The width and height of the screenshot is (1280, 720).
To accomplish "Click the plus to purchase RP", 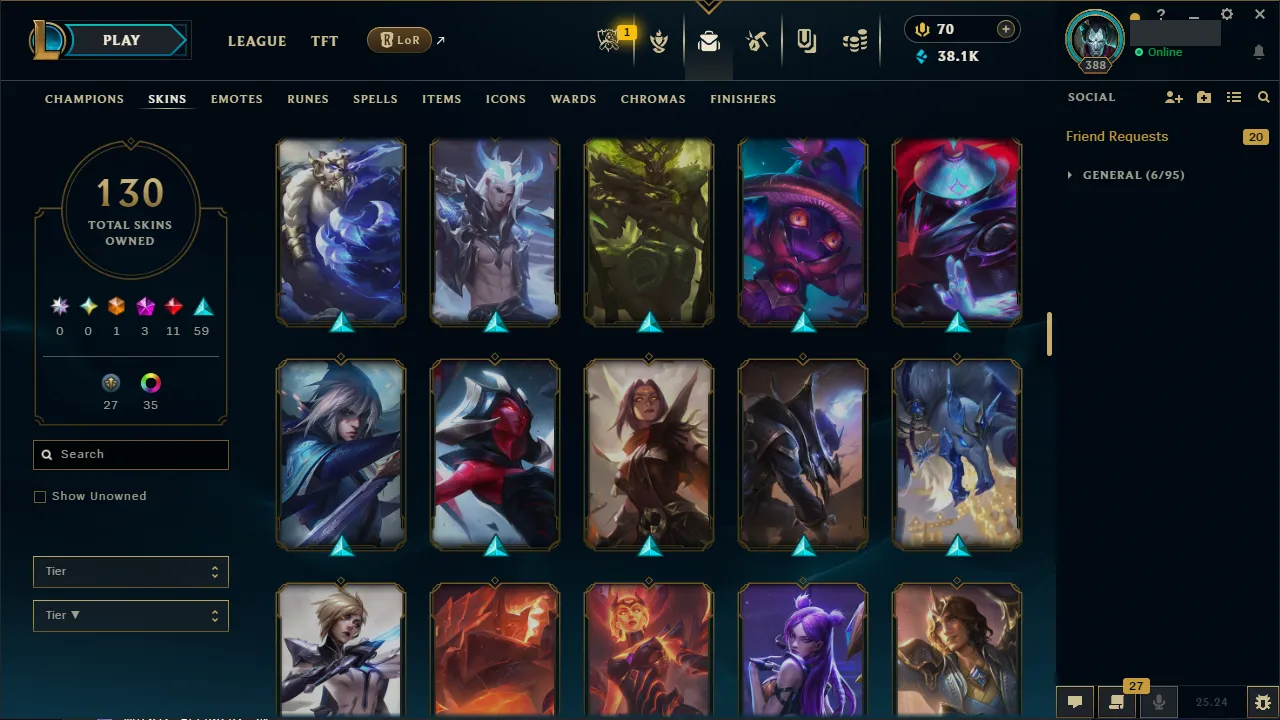I will [1005, 29].
